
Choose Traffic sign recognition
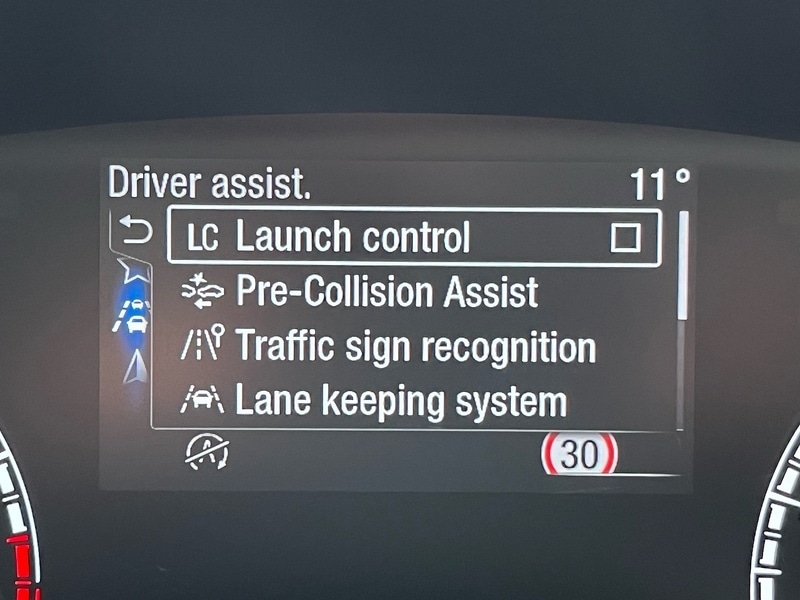[x=414, y=347]
